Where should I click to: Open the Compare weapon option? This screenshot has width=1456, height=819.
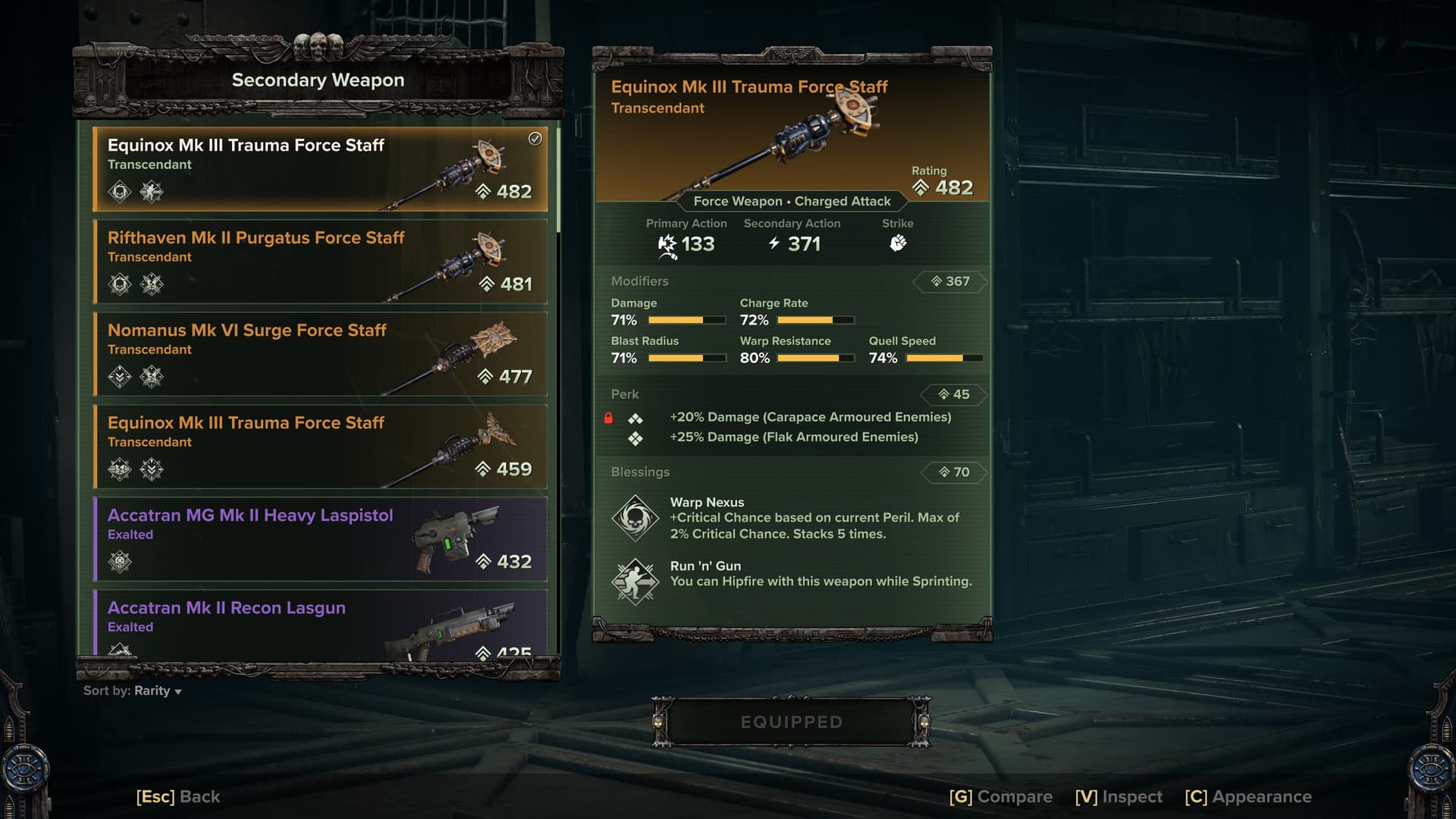point(1000,796)
